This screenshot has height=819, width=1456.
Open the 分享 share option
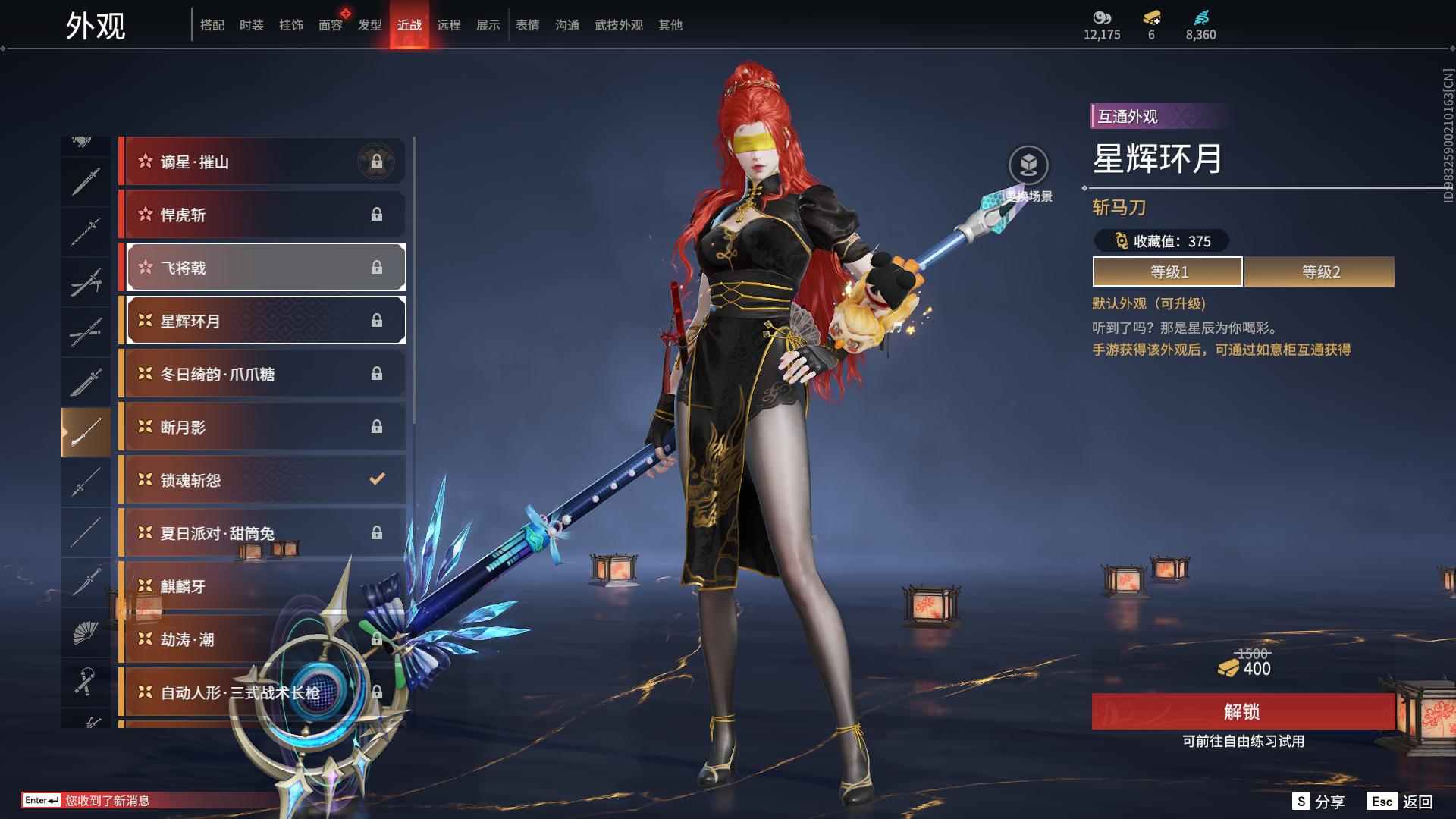click(x=1319, y=802)
